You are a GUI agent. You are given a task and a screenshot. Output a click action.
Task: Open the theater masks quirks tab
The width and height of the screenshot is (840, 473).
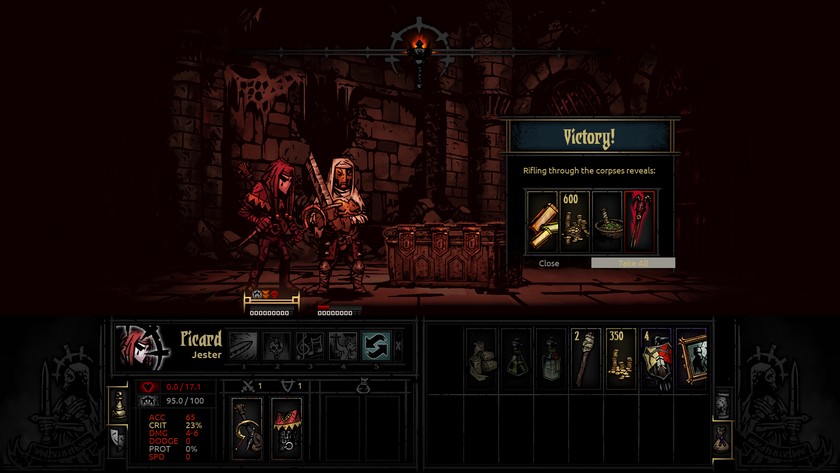[118, 437]
